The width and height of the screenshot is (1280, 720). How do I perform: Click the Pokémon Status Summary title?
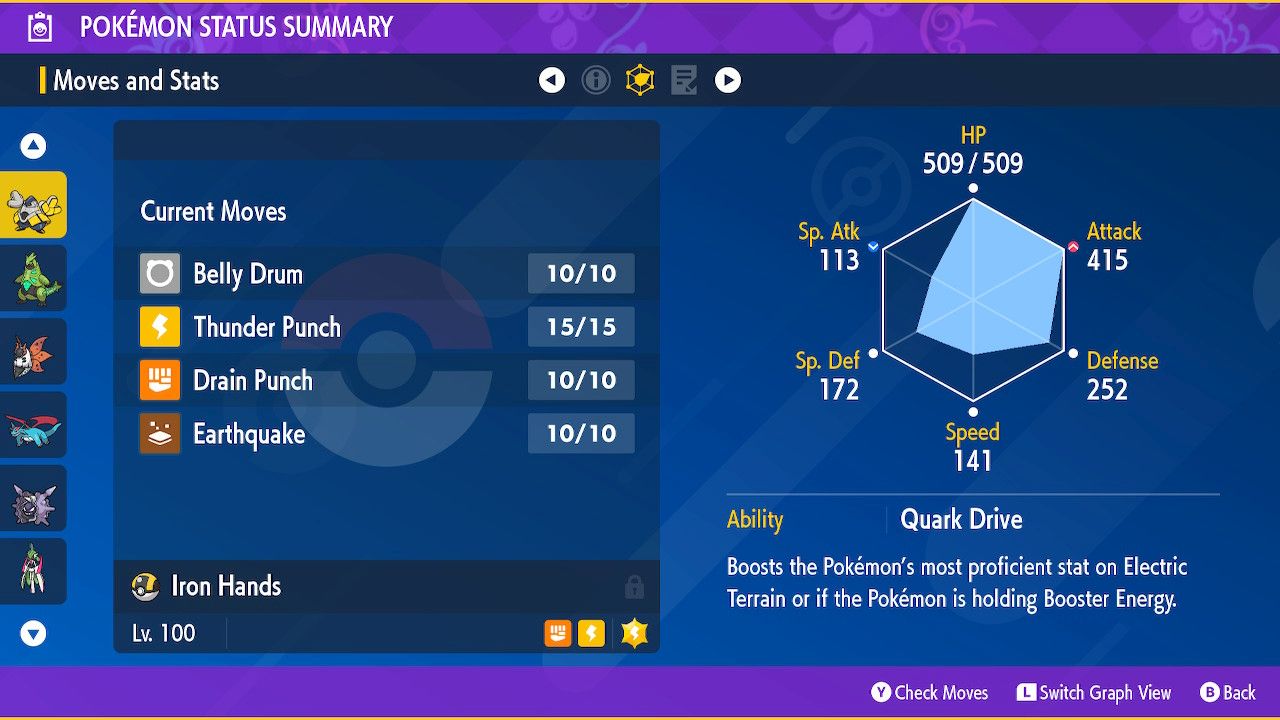click(x=236, y=27)
